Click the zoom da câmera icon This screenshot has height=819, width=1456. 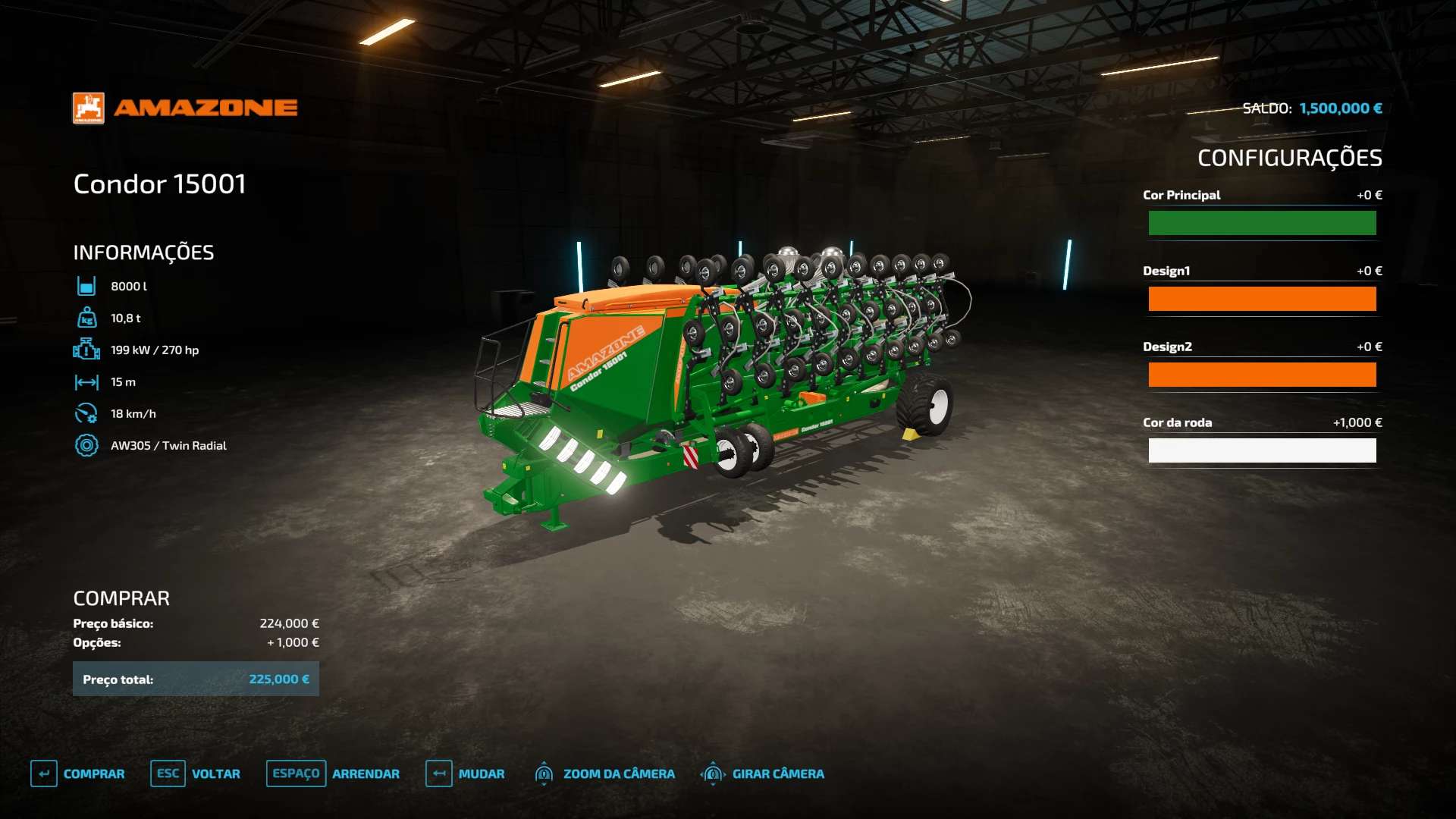point(544,773)
